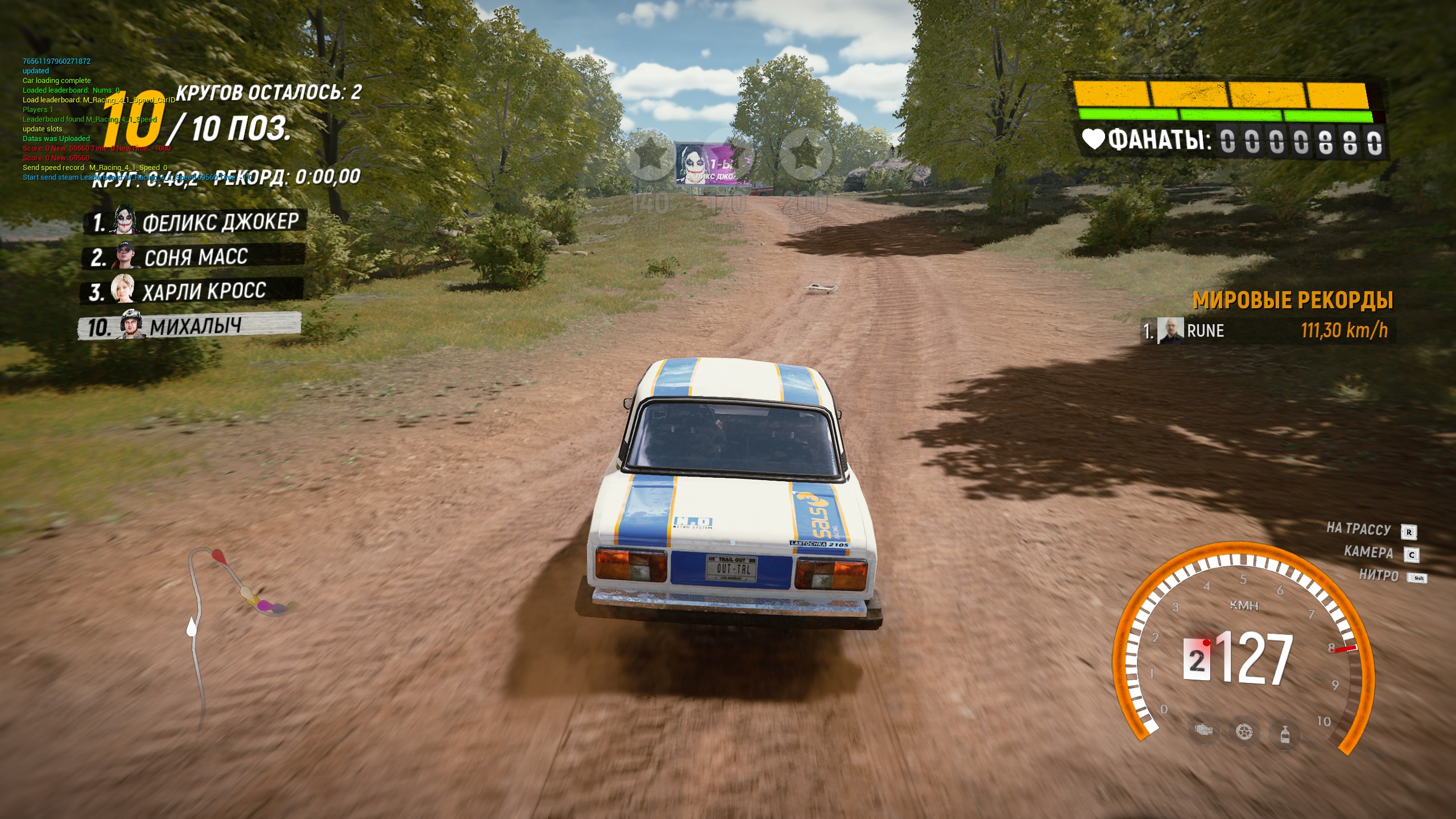Select Феликс Джокер in the standings list
The image size is (1456, 819).
pyautogui.click(x=196, y=222)
